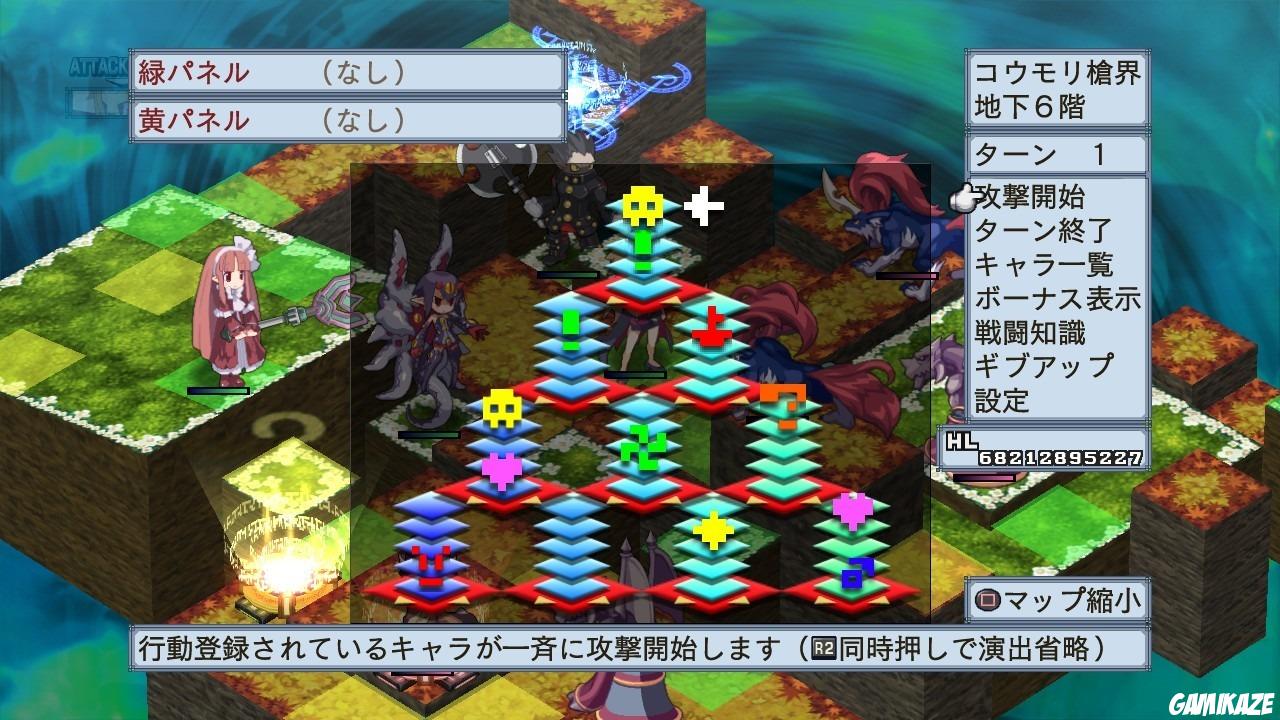Click the yellow skull Geo Symbol
Image resolution: width=1280 pixels, height=720 pixels.
[x=641, y=203]
